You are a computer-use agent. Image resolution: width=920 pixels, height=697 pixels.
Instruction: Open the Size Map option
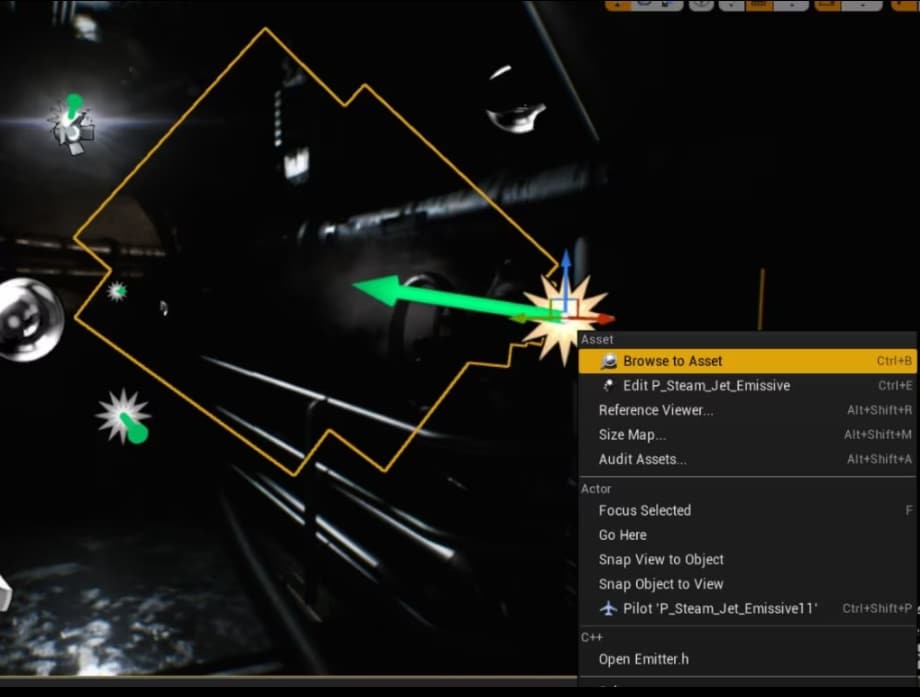tap(632, 435)
